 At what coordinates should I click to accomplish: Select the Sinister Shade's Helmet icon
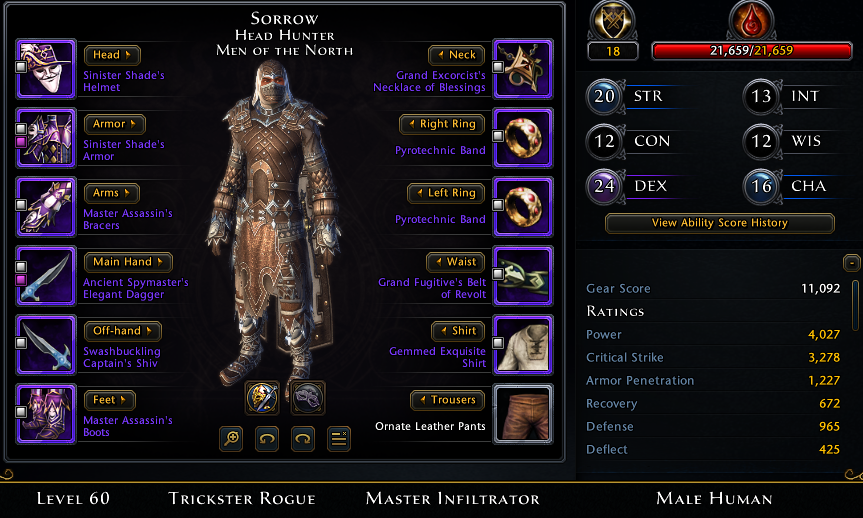[x=46, y=68]
